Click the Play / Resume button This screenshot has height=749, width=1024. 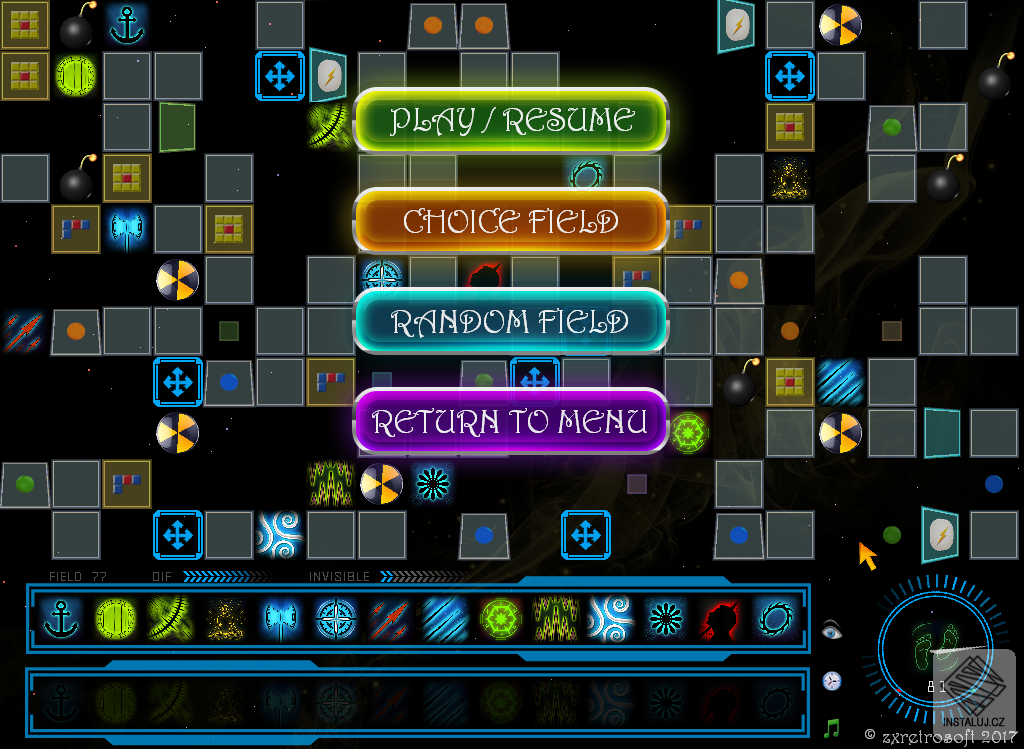(x=511, y=120)
